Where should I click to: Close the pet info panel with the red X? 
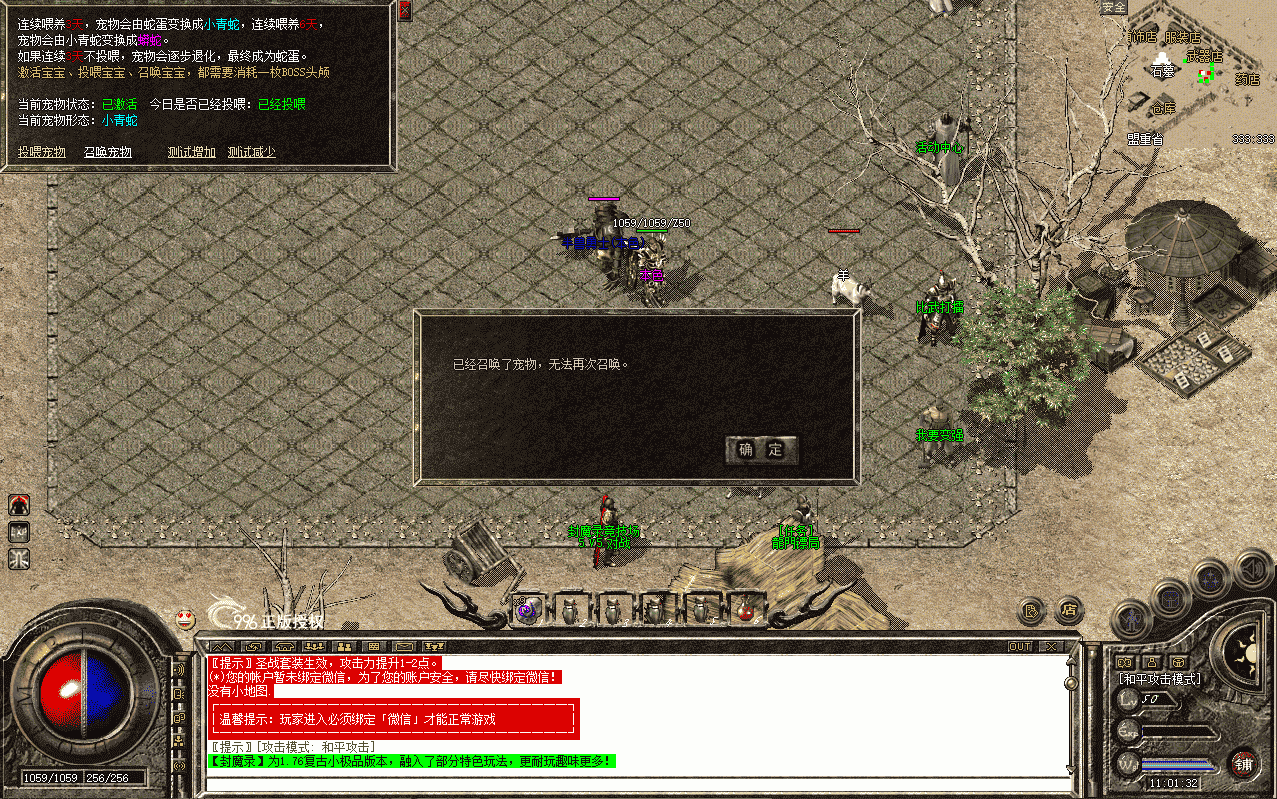point(405,11)
